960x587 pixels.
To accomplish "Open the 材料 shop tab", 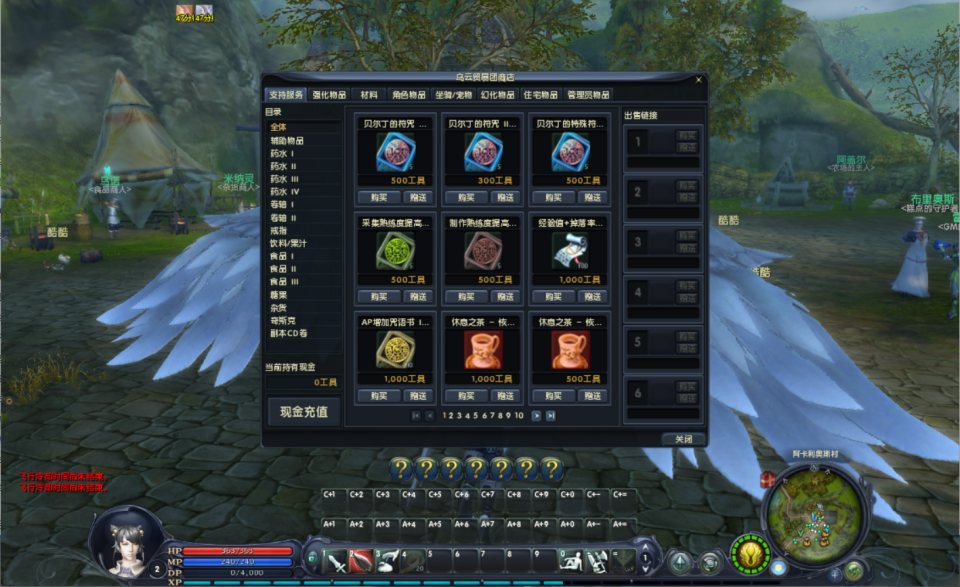I will [x=369, y=95].
